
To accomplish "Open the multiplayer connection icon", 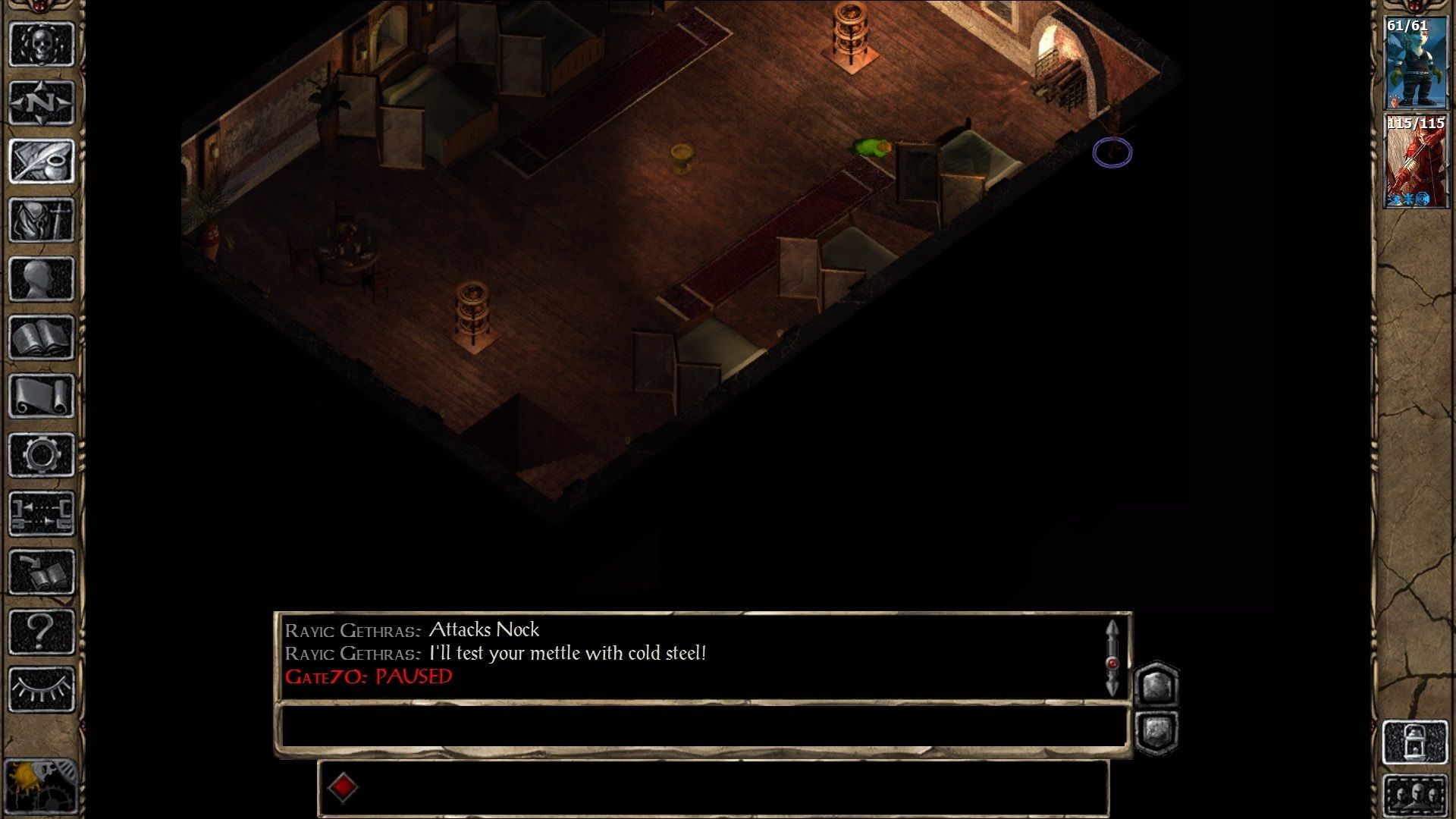I will click(42, 513).
